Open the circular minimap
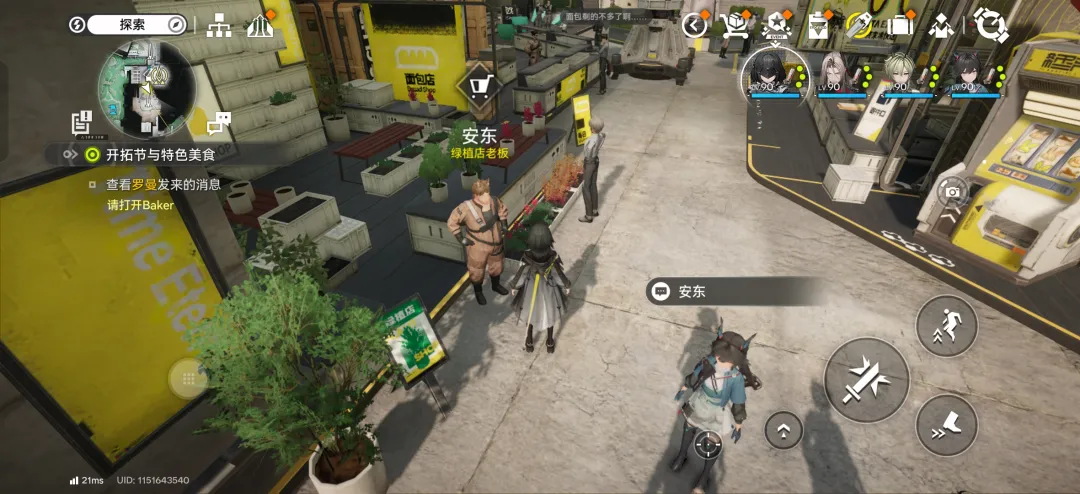Image resolution: width=1080 pixels, height=494 pixels. (146, 88)
